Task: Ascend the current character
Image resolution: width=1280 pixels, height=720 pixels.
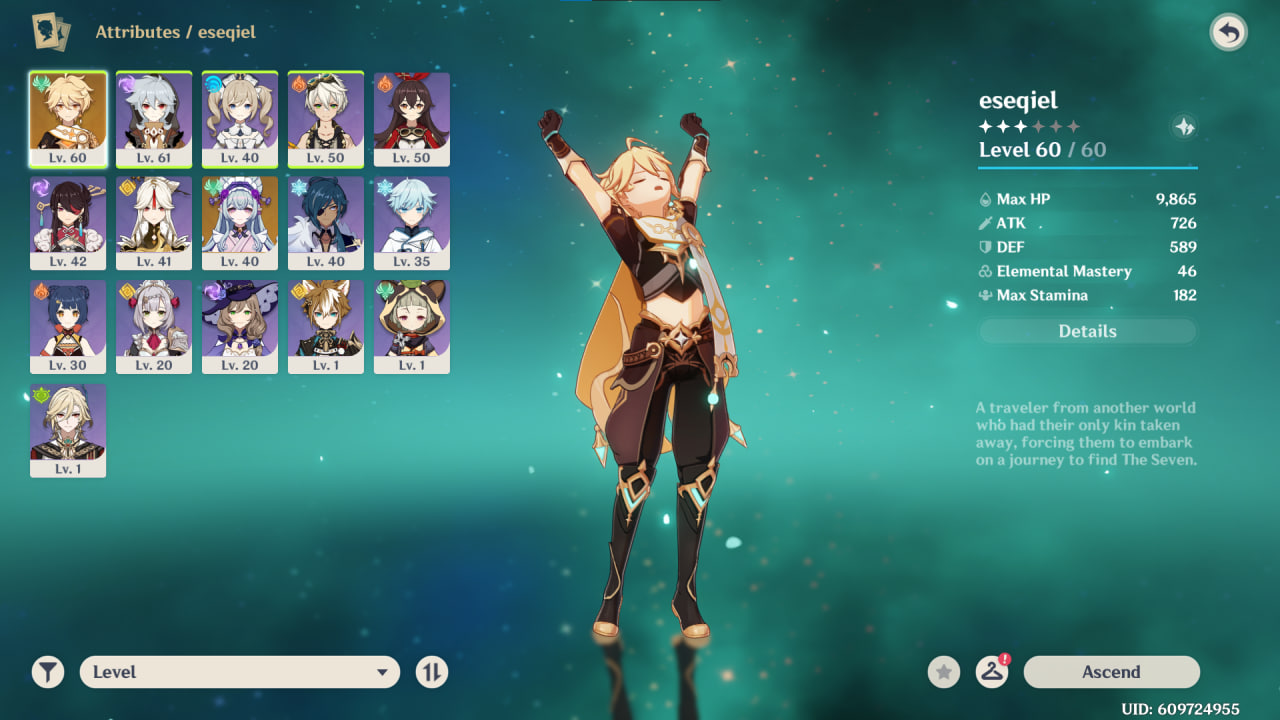Action: pyautogui.click(x=1111, y=672)
